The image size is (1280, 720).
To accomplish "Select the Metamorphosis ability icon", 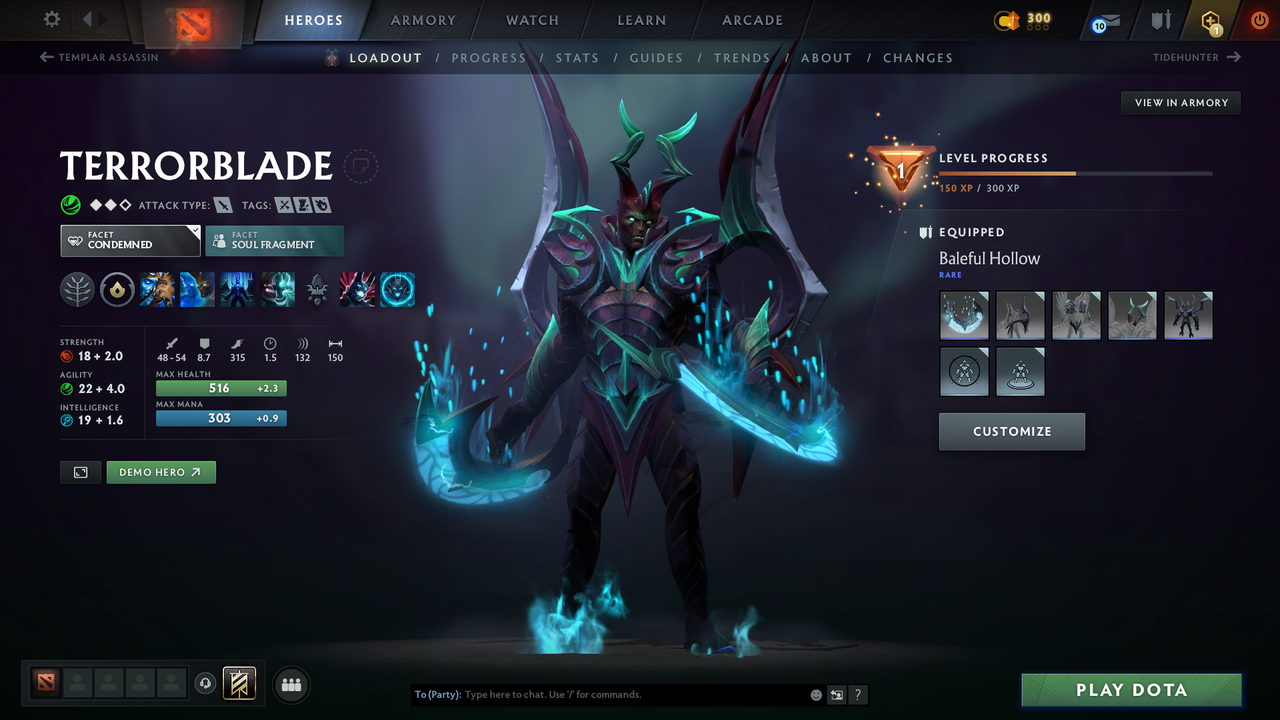I will click(x=238, y=289).
